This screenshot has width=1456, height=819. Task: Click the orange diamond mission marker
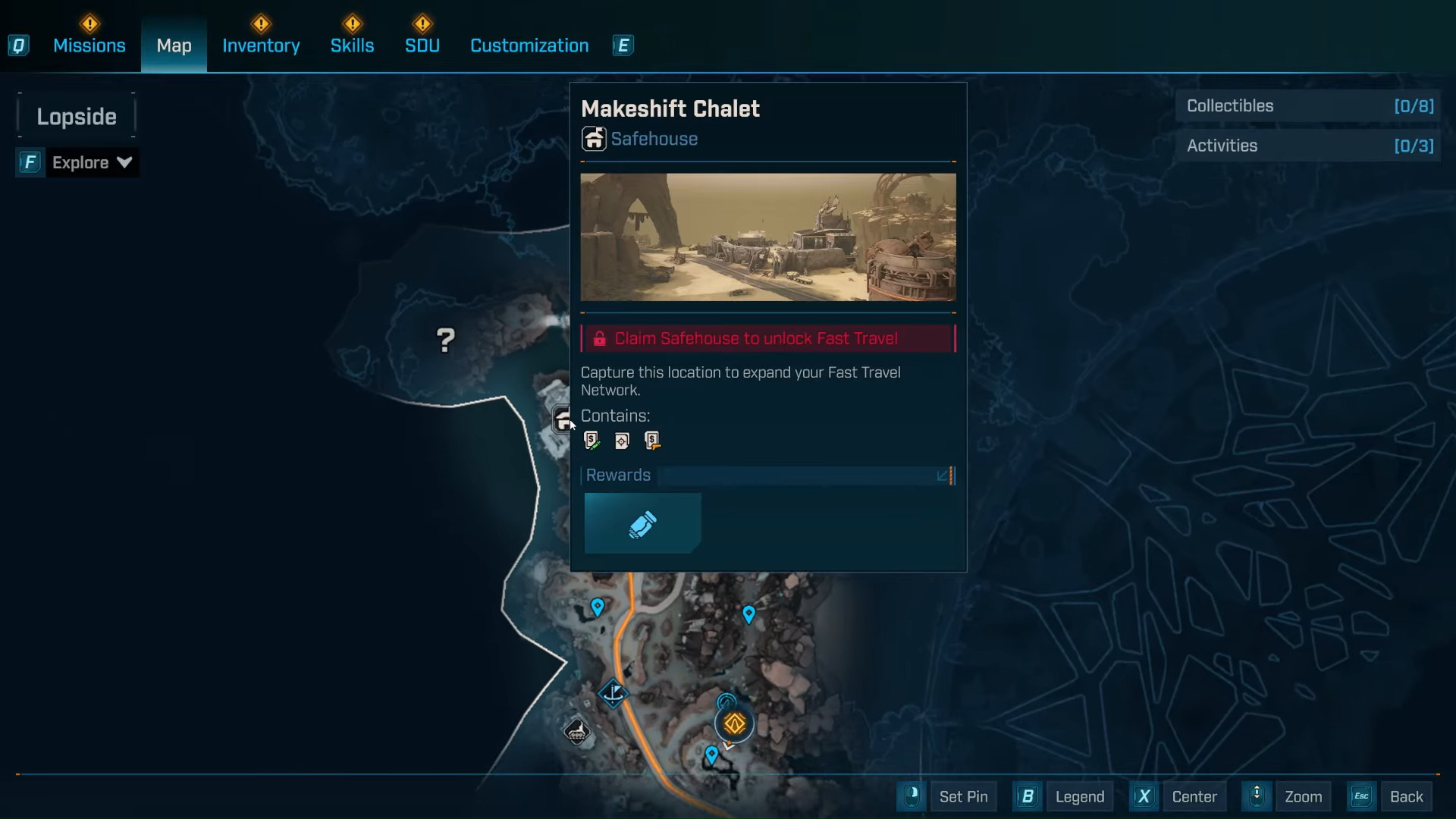click(x=734, y=723)
